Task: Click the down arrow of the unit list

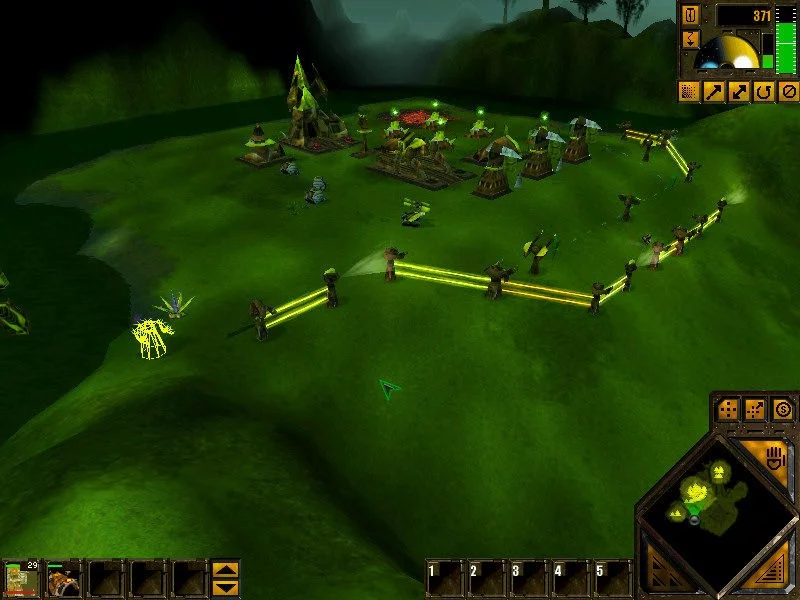Action: (226, 589)
